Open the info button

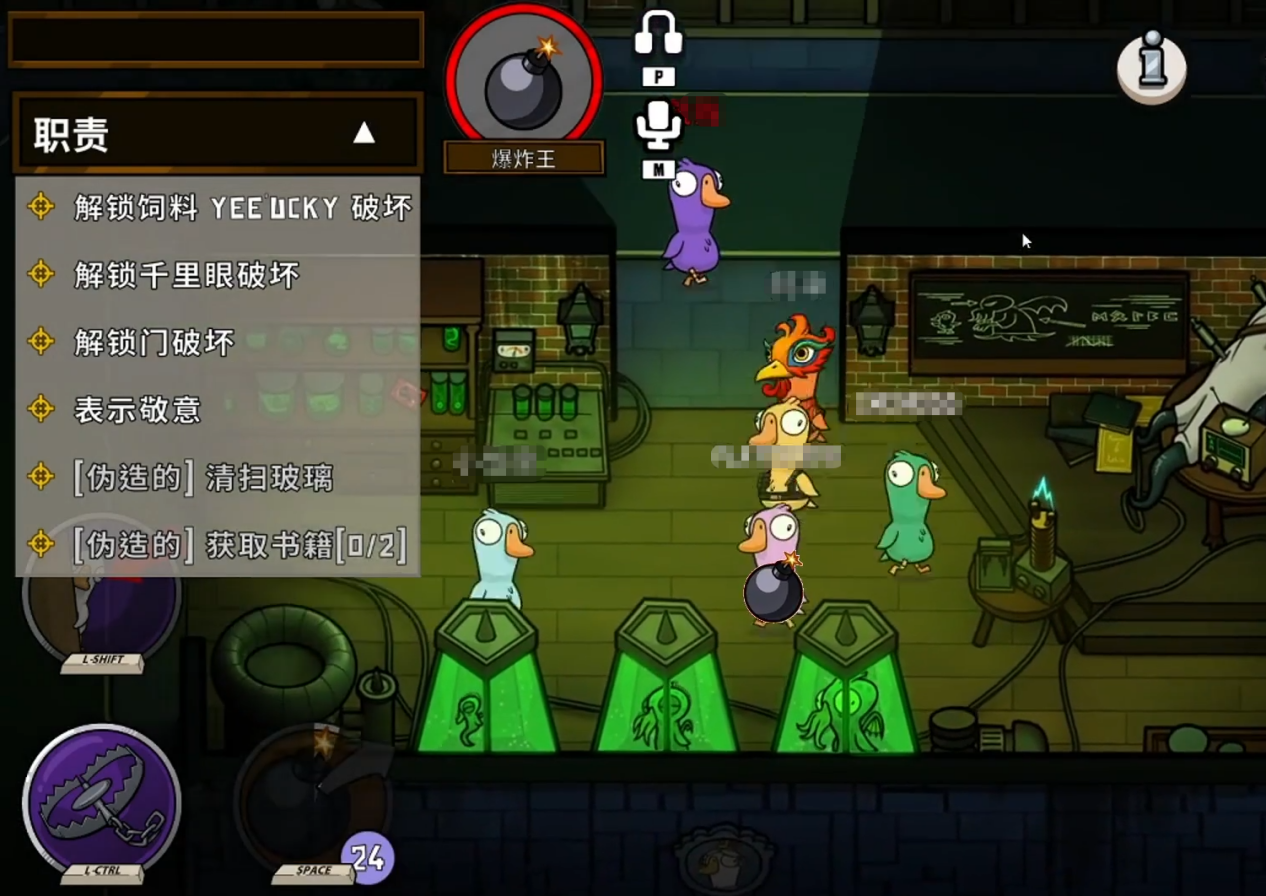[1152, 68]
